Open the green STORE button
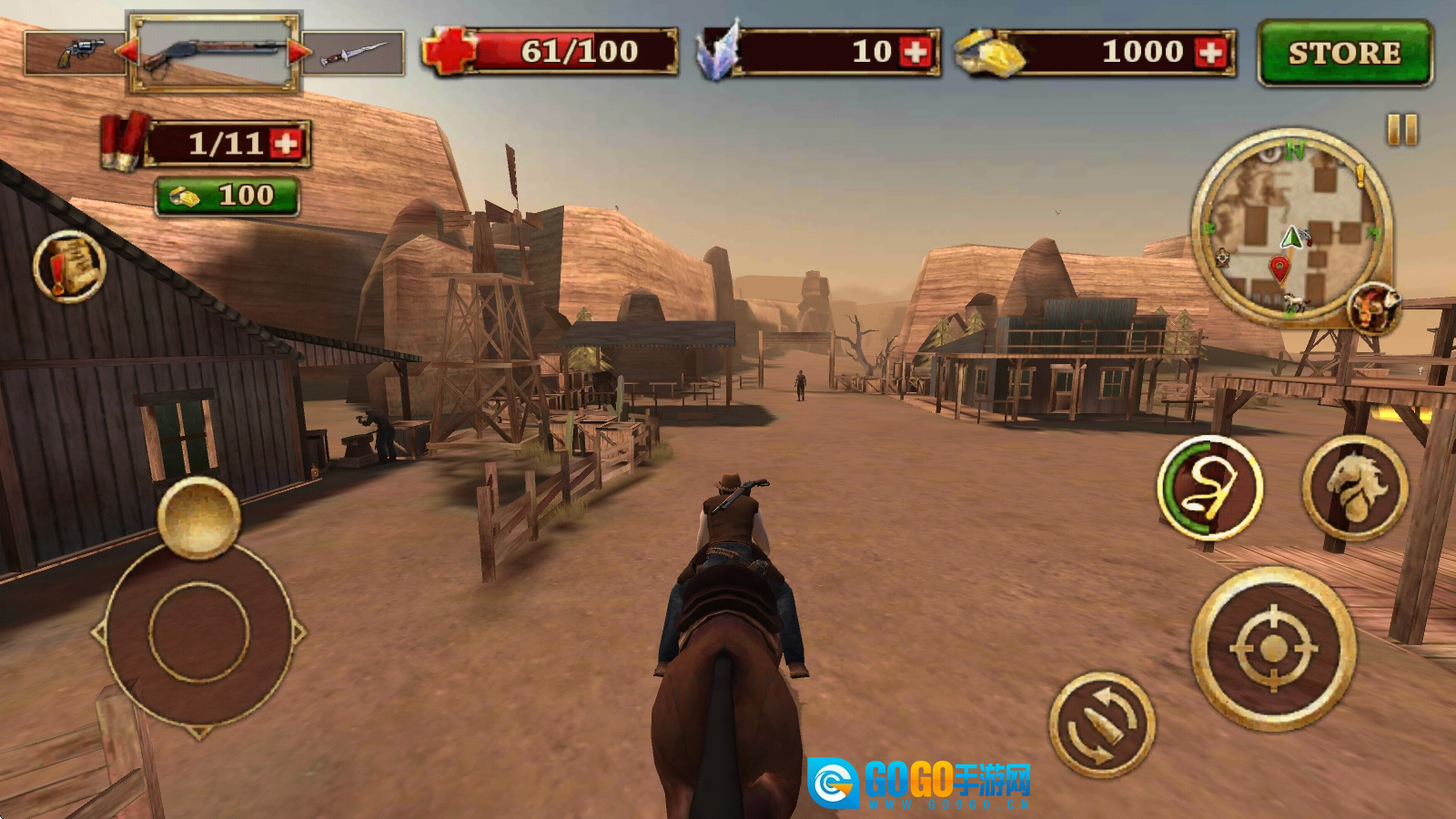 point(1344,54)
